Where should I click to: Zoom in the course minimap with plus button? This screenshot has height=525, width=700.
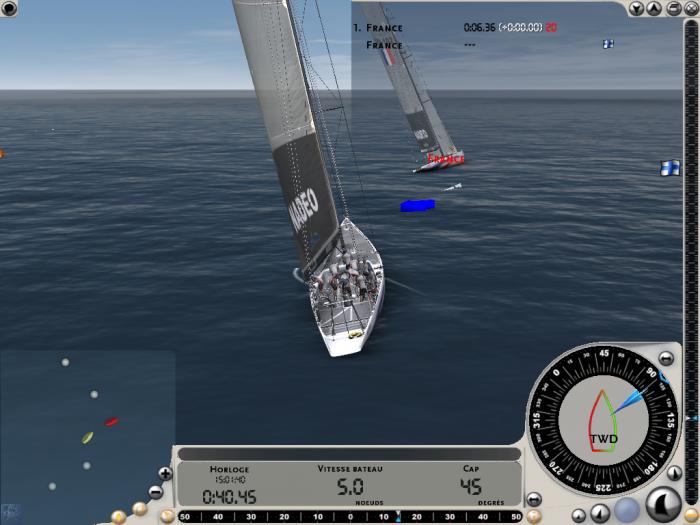165,472
